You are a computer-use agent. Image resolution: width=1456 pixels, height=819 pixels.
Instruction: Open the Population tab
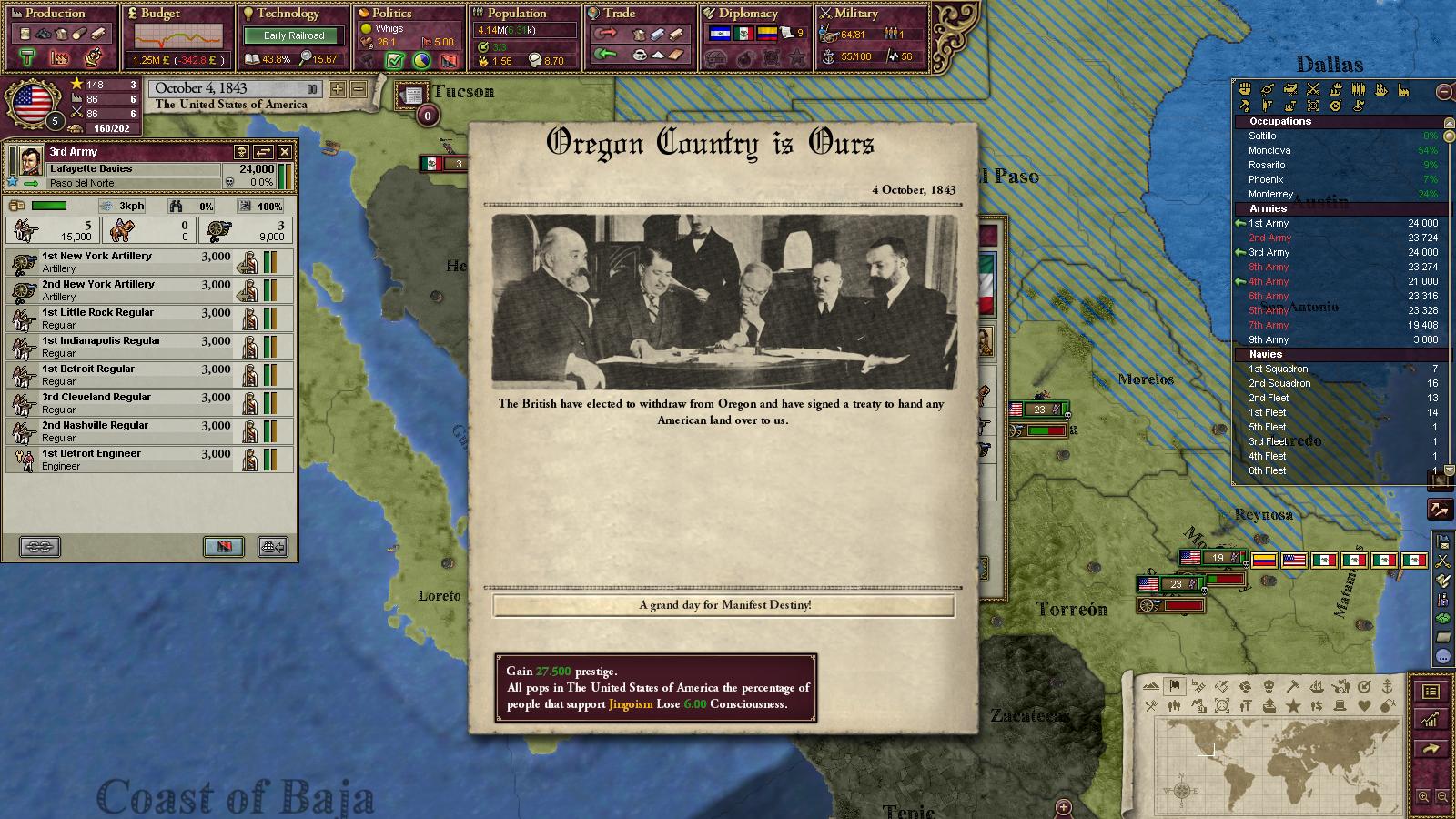pos(516,14)
